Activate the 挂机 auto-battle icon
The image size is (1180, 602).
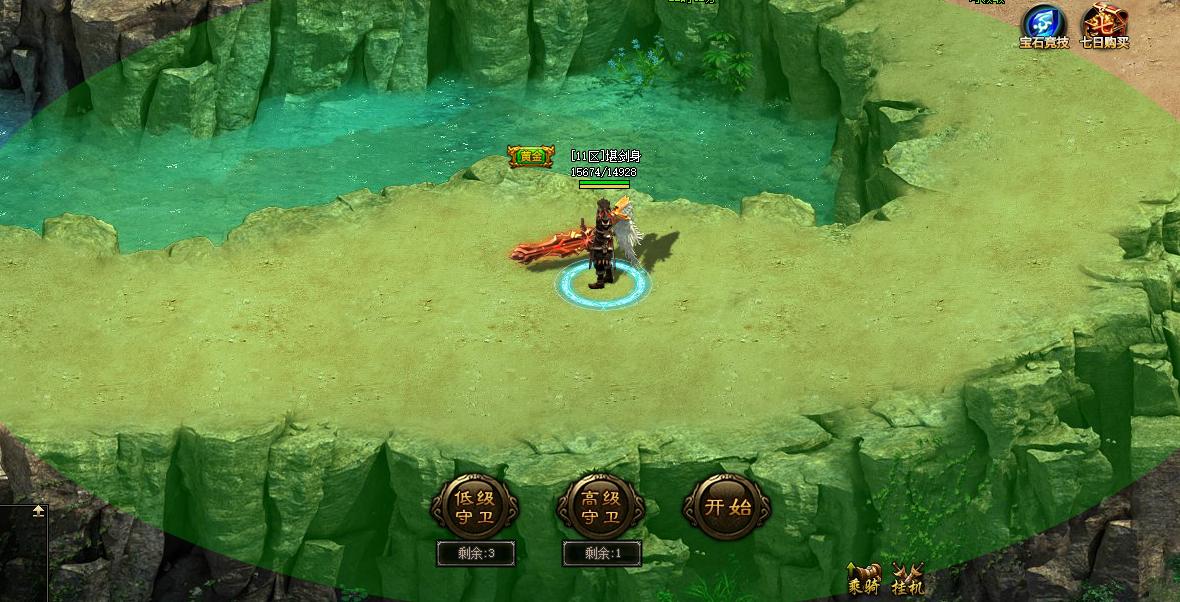pyautogui.click(x=908, y=580)
